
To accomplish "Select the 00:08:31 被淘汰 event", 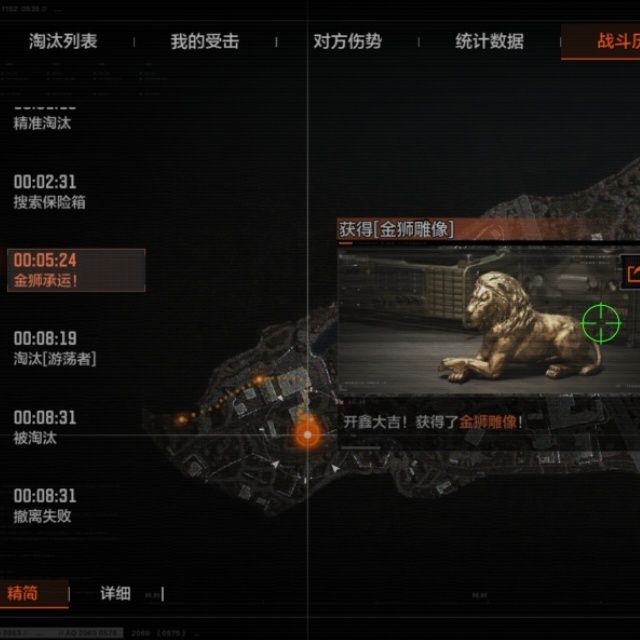I will tap(45, 427).
